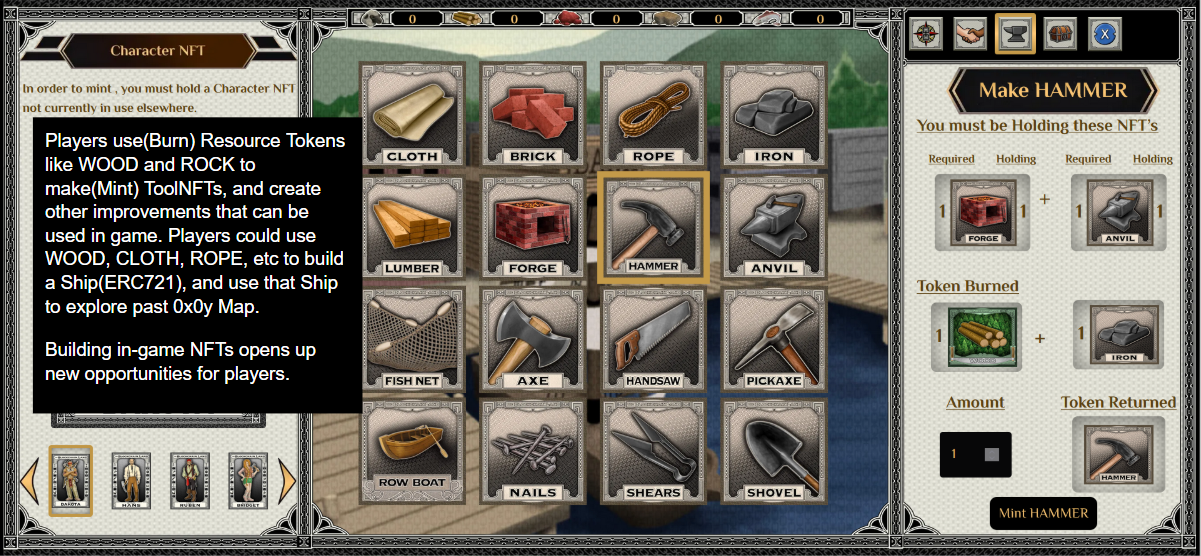Image resolution: width=1201 pixels, height=556 pixels.
Task: Choose the BRICK recipe tile
Action: 533,114
